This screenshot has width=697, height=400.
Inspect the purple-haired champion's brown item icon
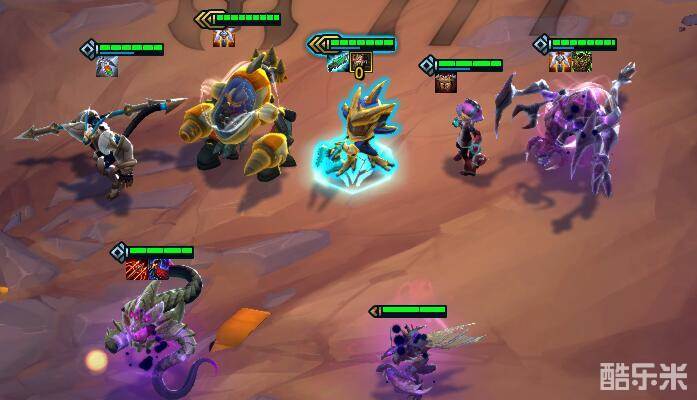pos(445,84)
